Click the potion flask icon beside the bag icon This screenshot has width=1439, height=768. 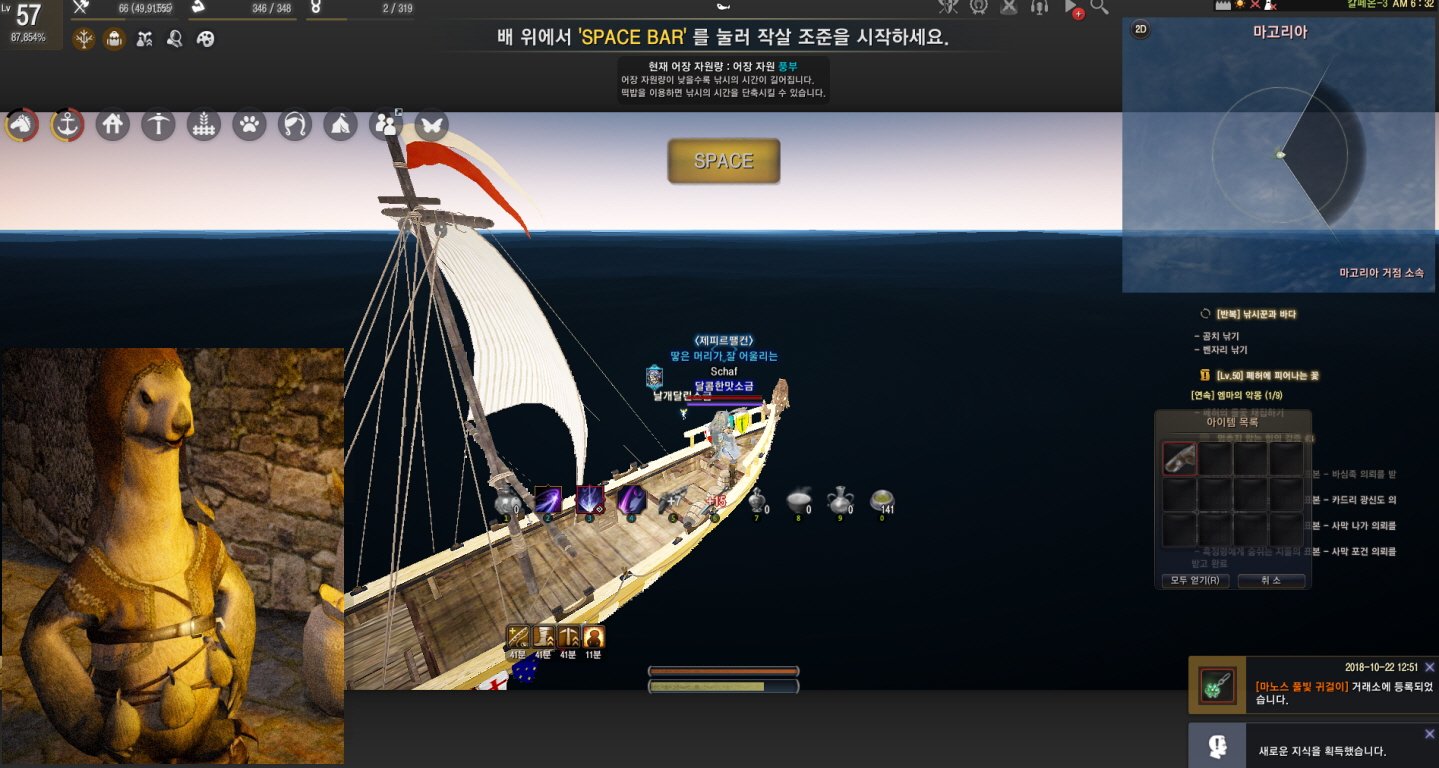[x=145, y=38]
